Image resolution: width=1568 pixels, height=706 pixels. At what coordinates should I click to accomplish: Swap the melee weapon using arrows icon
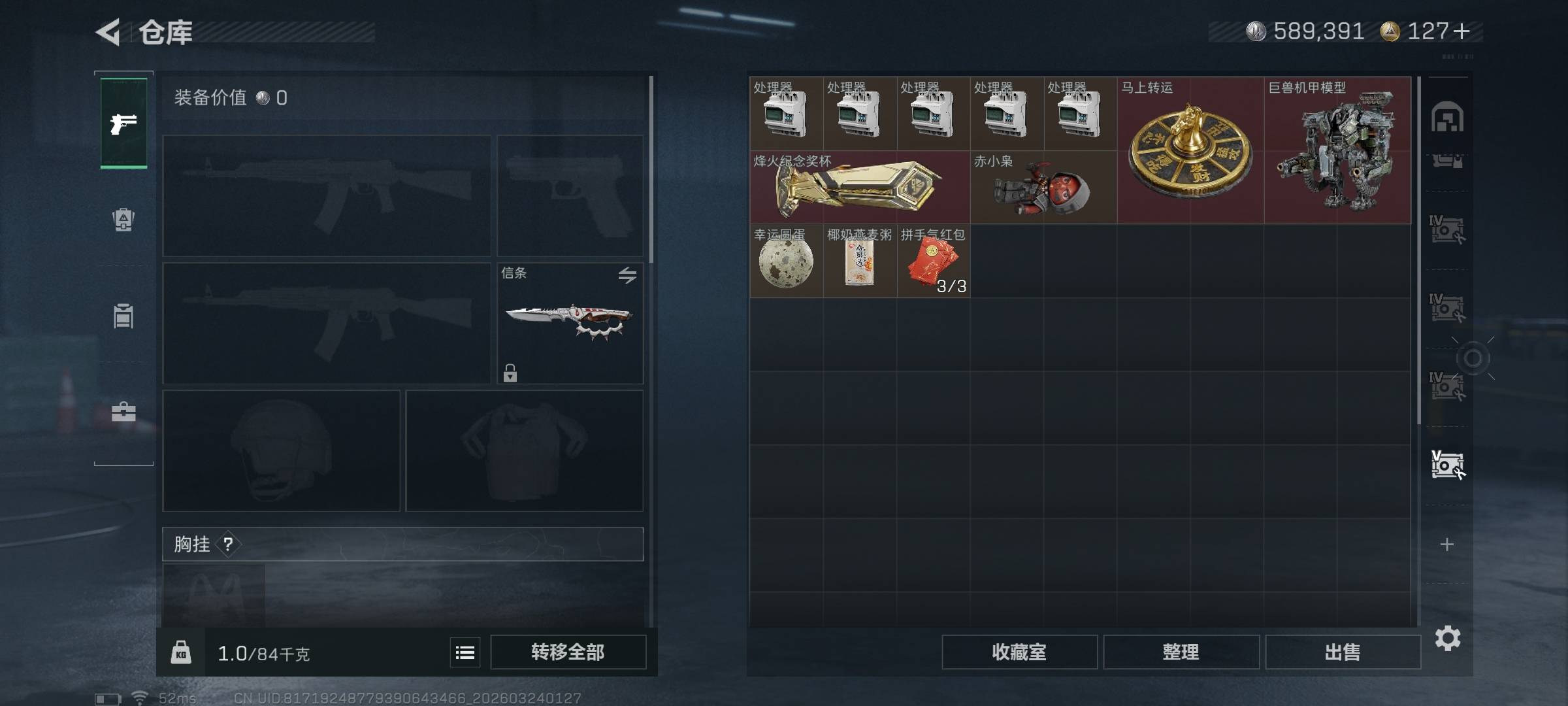[627, 275]
